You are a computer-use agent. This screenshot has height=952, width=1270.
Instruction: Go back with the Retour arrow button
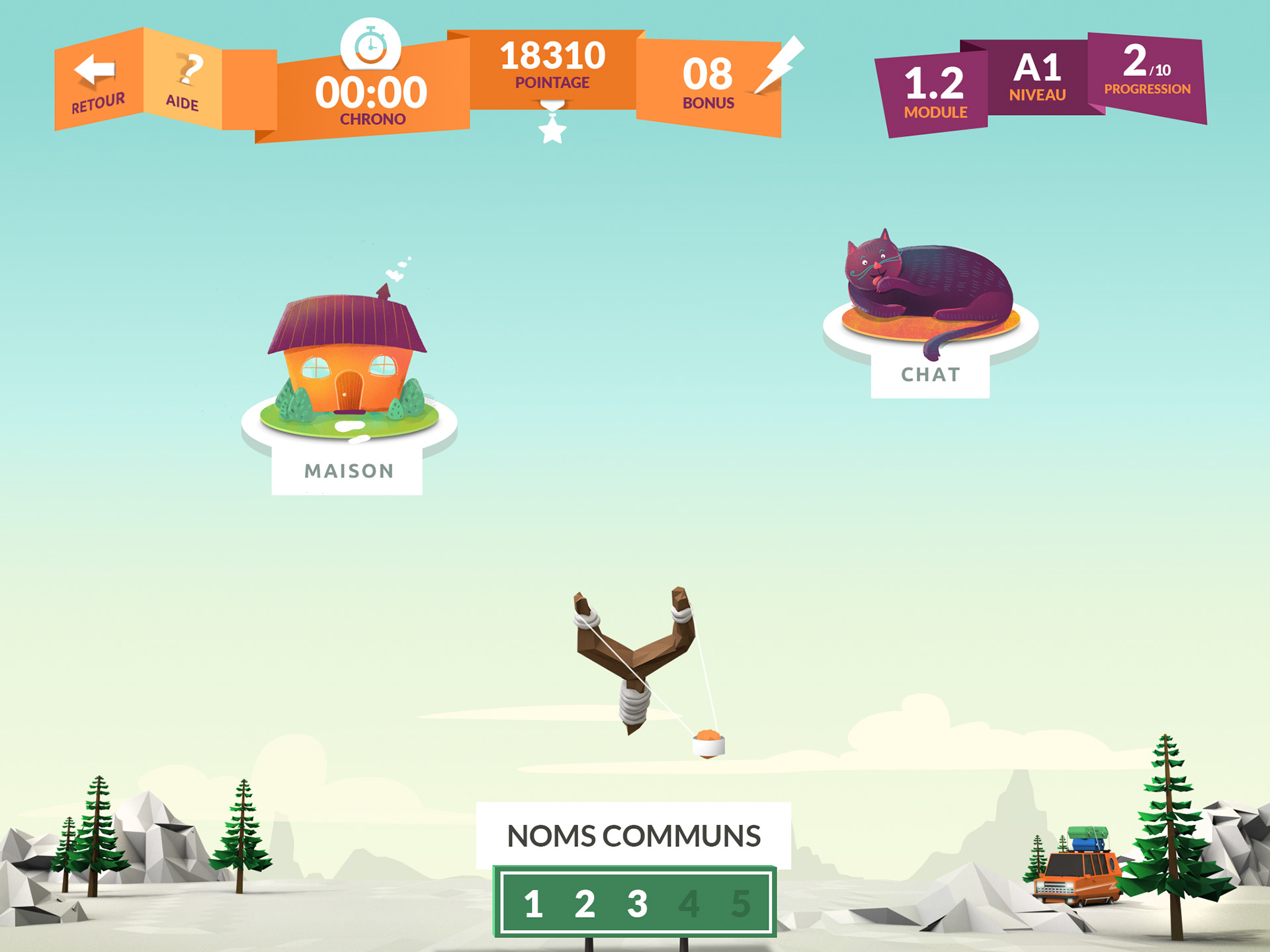click(98, 81)
